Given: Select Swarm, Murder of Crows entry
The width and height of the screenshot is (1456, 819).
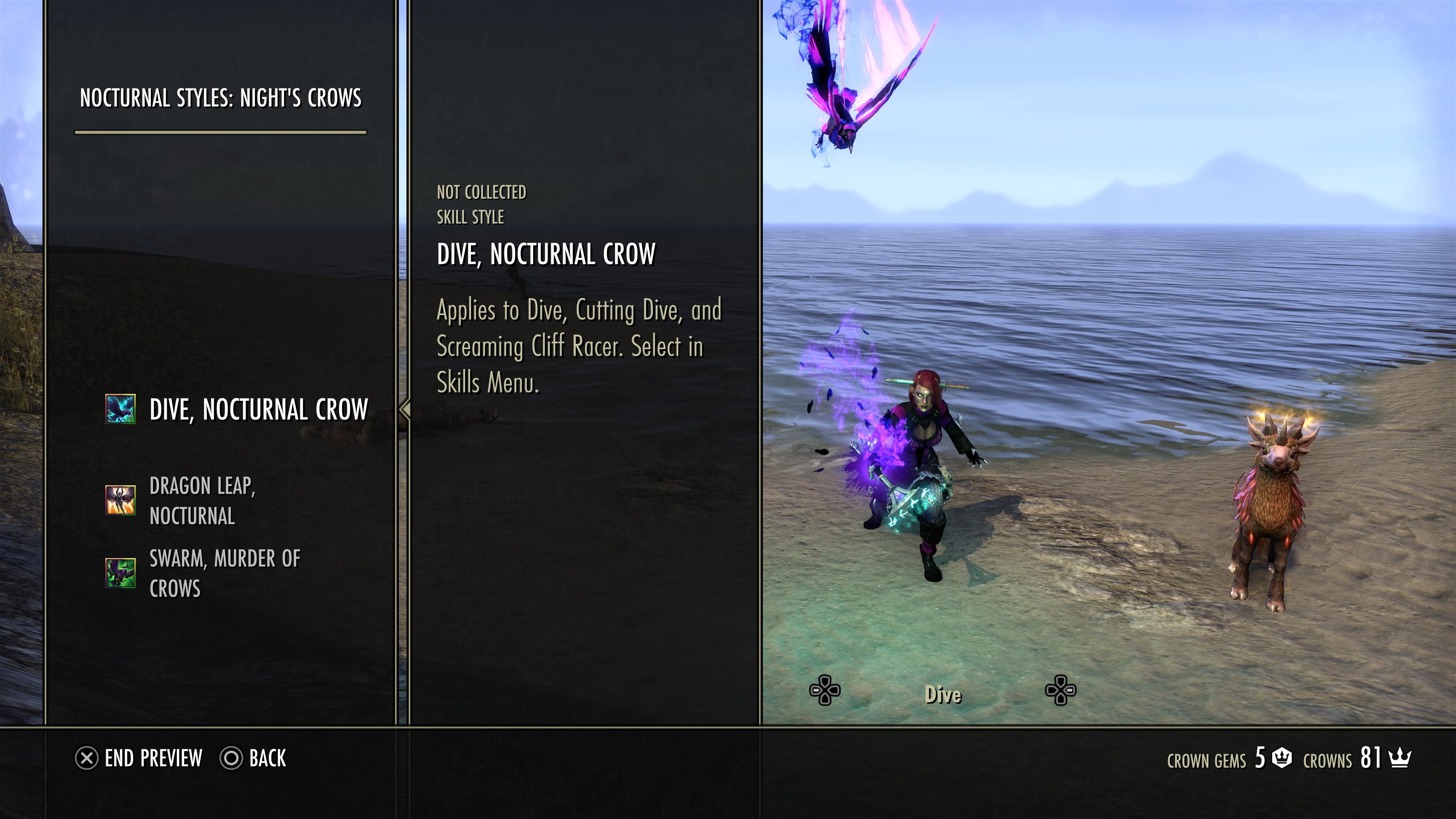Looking at the screenshot, I should [224, 573].
